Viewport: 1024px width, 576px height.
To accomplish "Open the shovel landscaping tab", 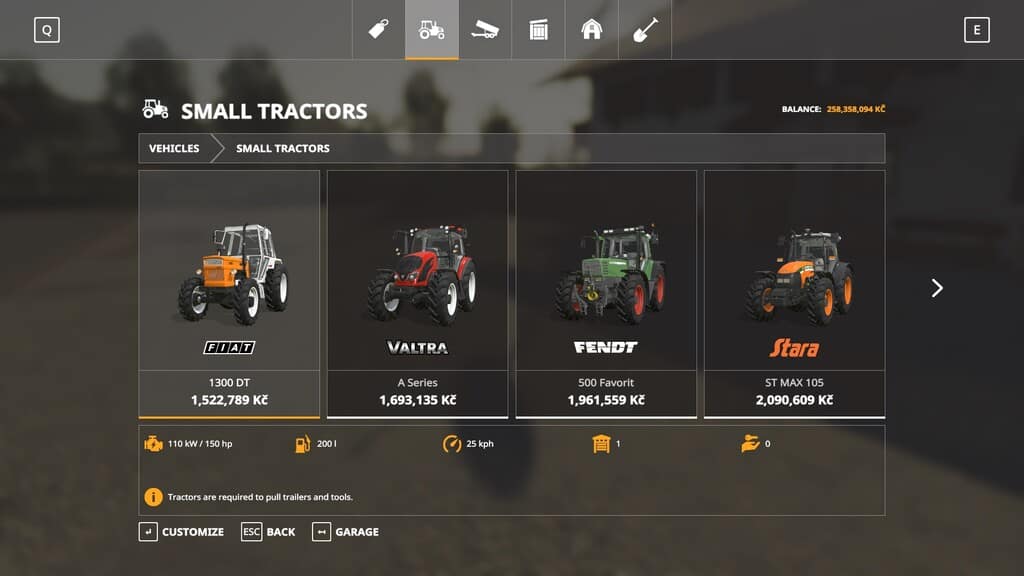I will 645,29.
